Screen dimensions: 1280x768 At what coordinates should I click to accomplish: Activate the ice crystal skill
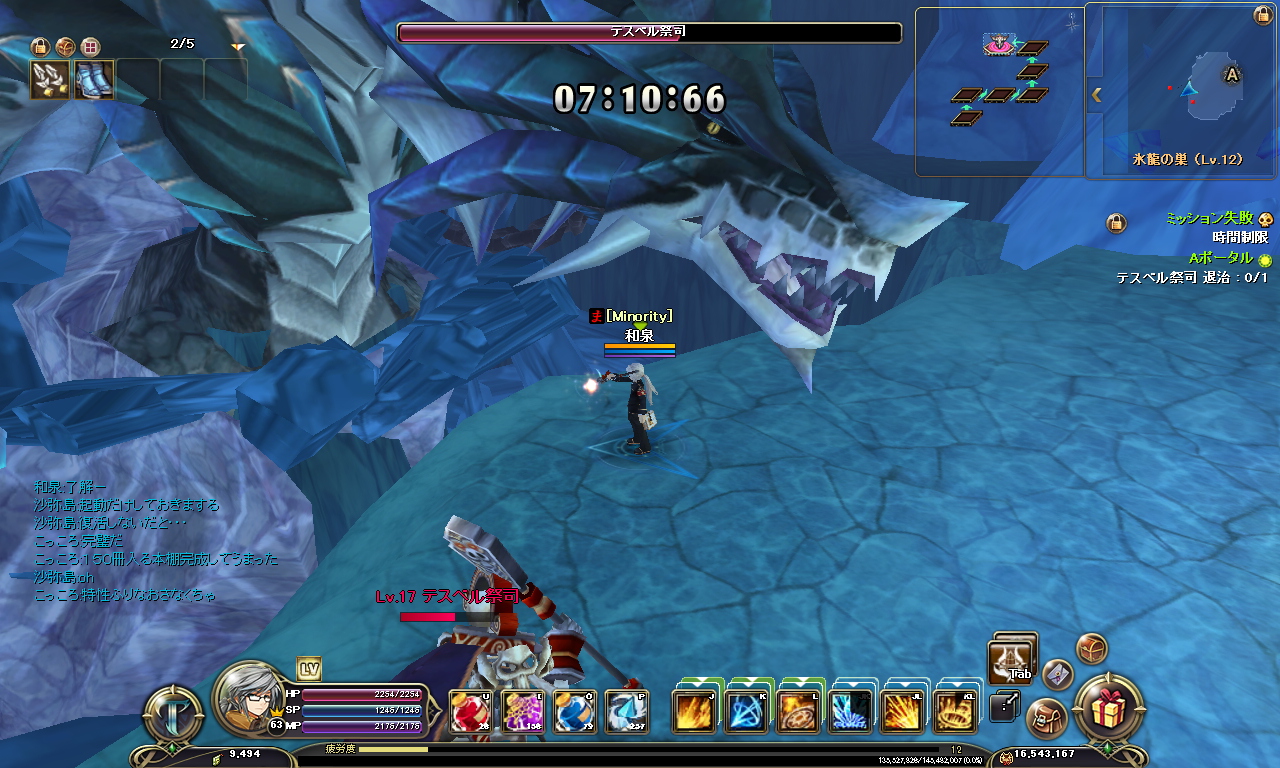[851, 712]
